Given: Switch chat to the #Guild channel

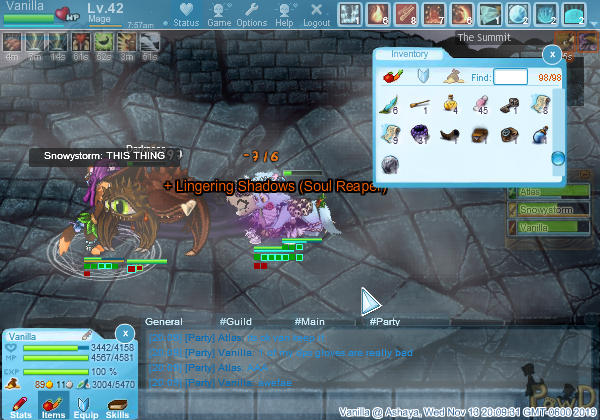Looking at the screenshot, I should click(x=235, y=321).
